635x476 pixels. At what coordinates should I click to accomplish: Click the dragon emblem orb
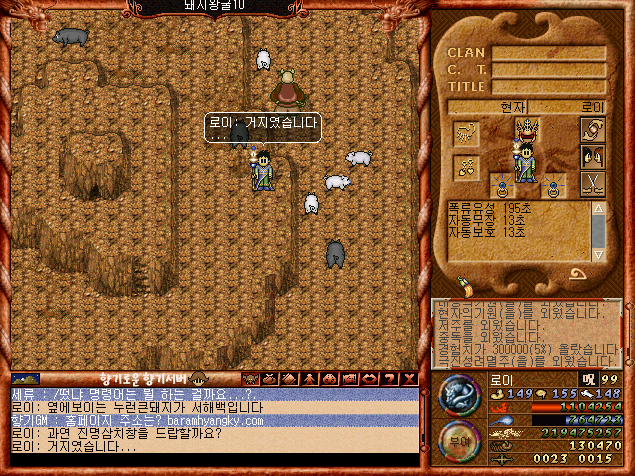(459, 396)
